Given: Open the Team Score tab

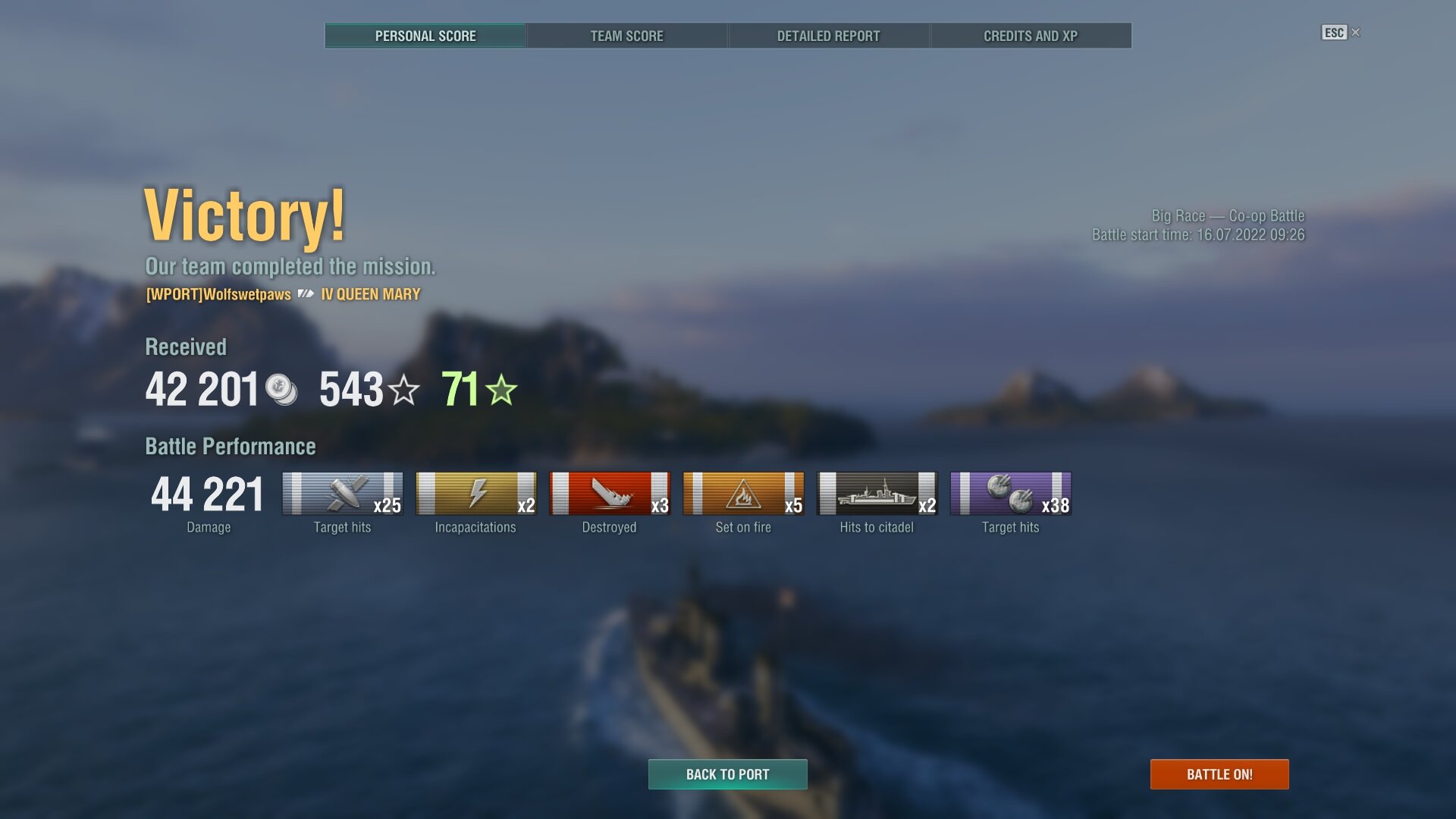Looking at the screenshot, I should click(626, 36).
